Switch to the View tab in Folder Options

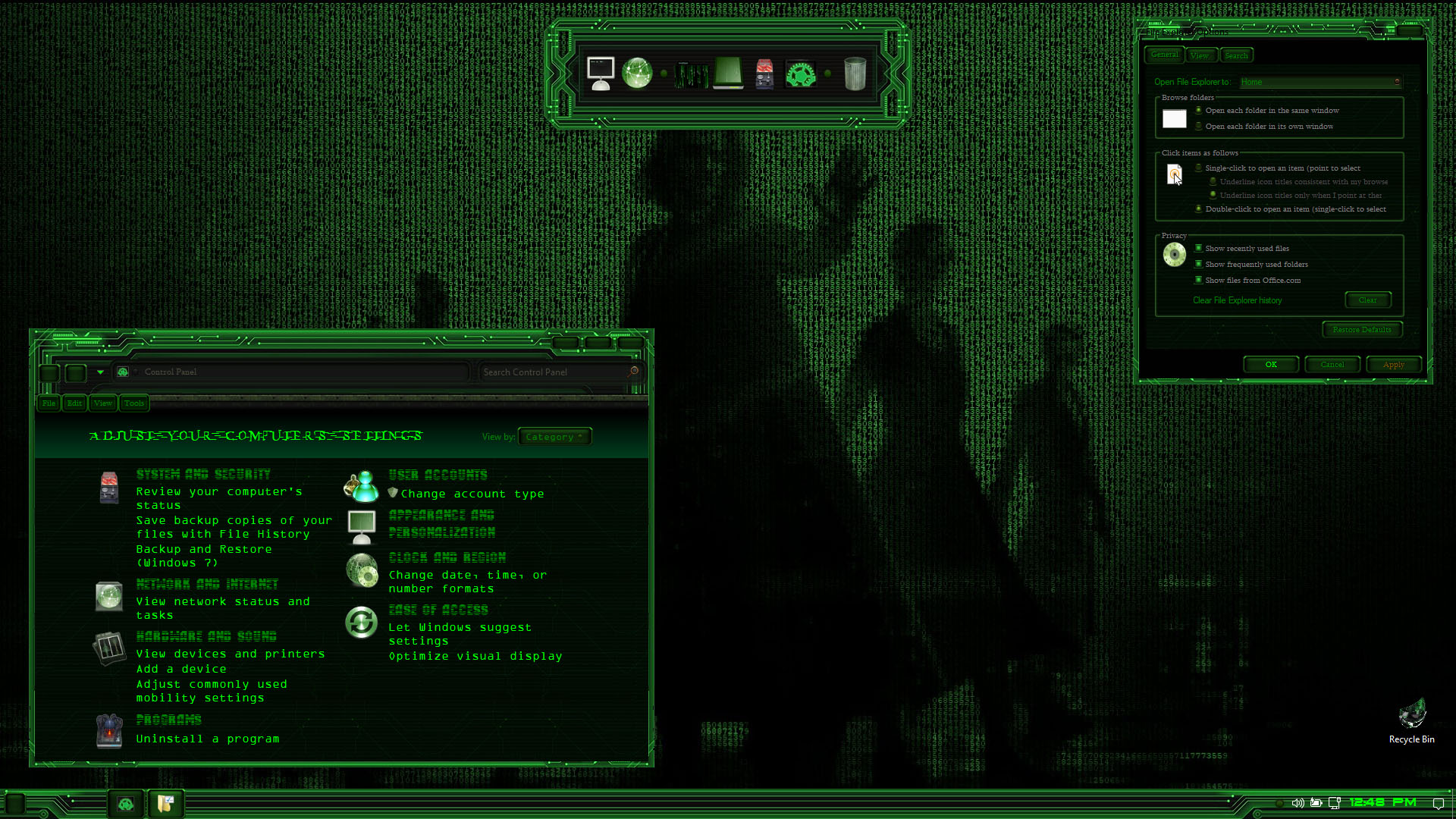(1199, 55)
